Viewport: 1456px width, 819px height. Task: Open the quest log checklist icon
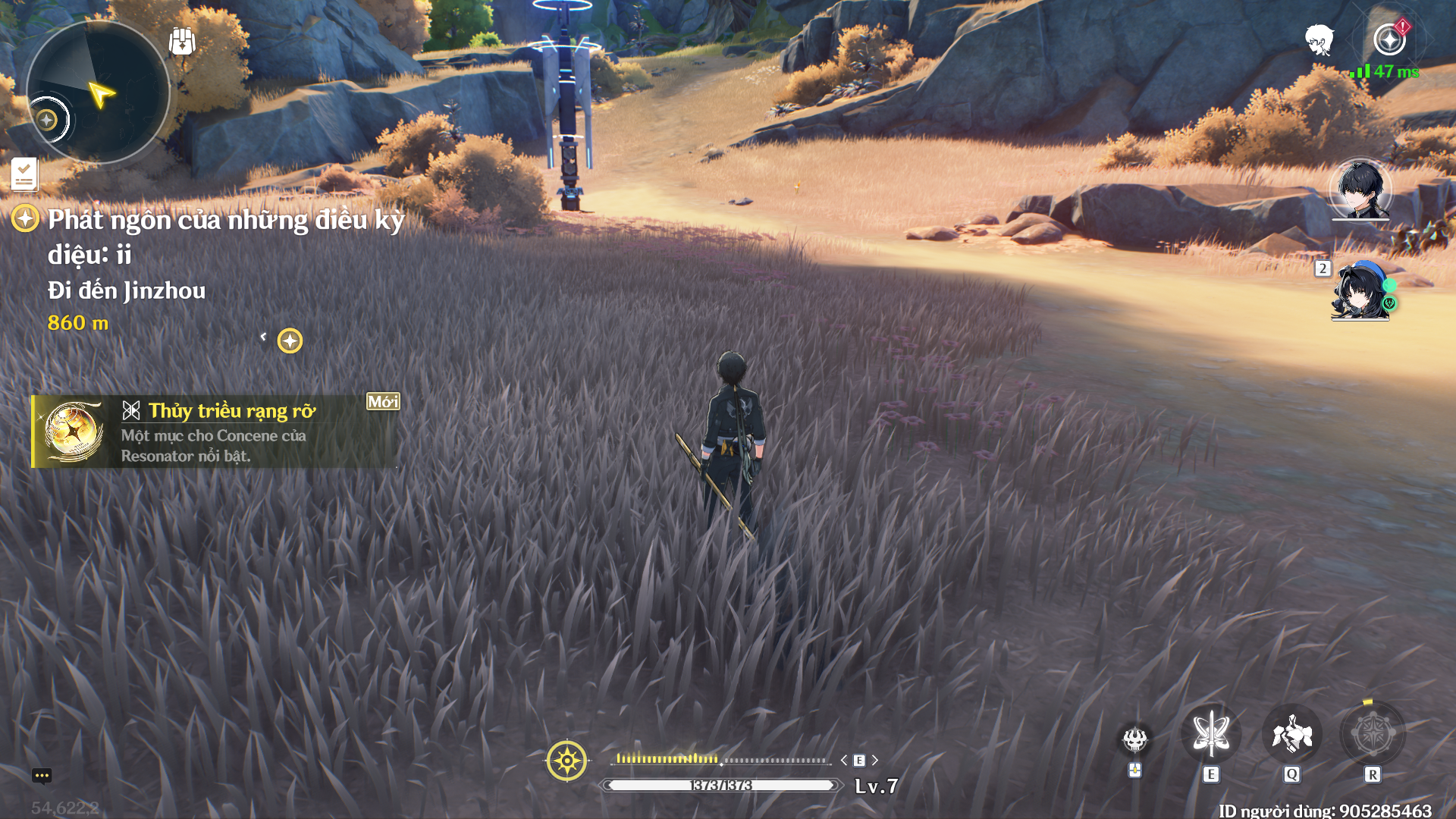point(24,174)
